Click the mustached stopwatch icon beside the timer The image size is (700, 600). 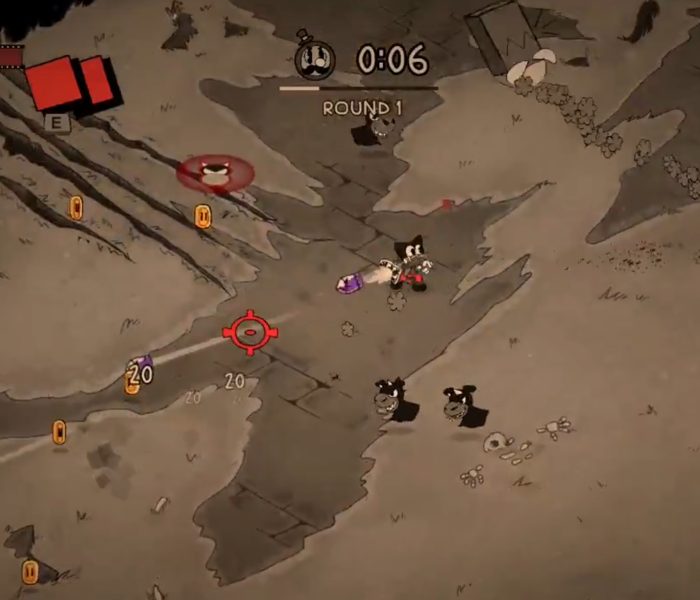pyautogui.click(x=314, y=59)
